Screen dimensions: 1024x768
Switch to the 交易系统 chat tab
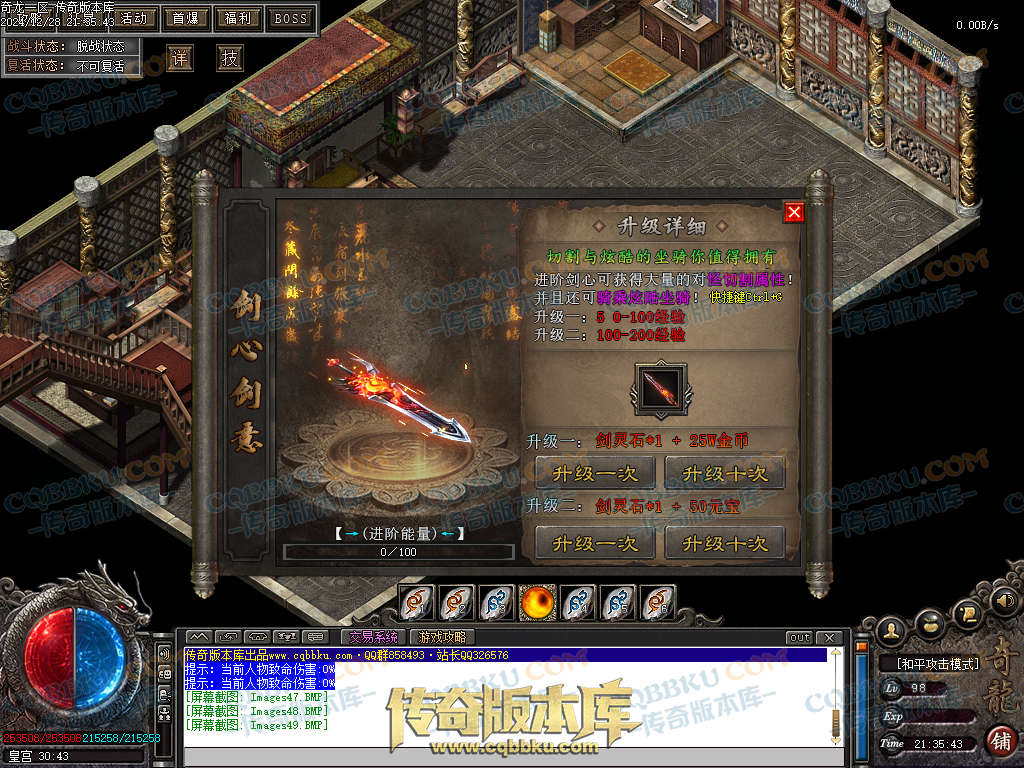coord(373,637)
